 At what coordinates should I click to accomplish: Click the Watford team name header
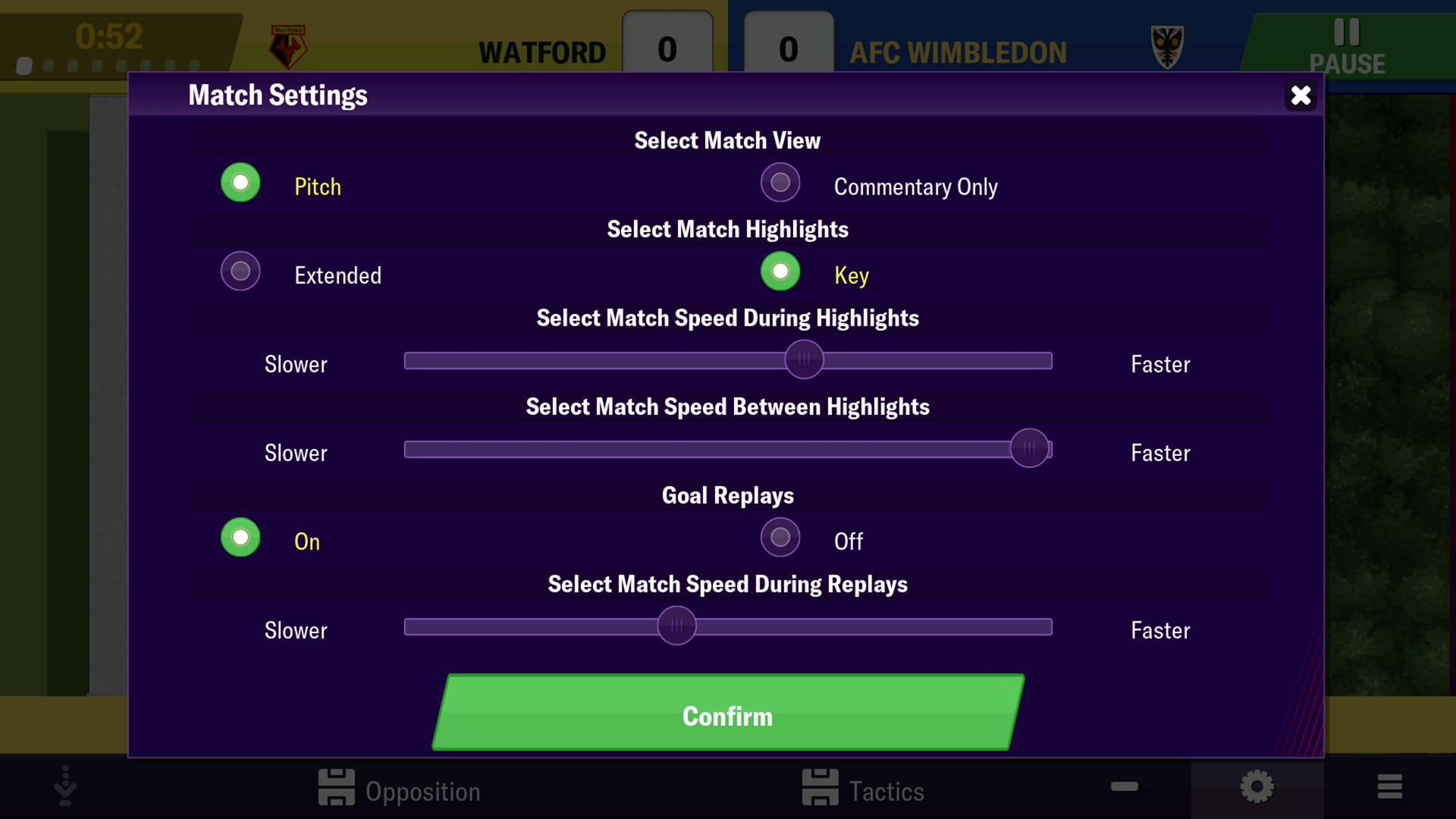click(543, 52)
